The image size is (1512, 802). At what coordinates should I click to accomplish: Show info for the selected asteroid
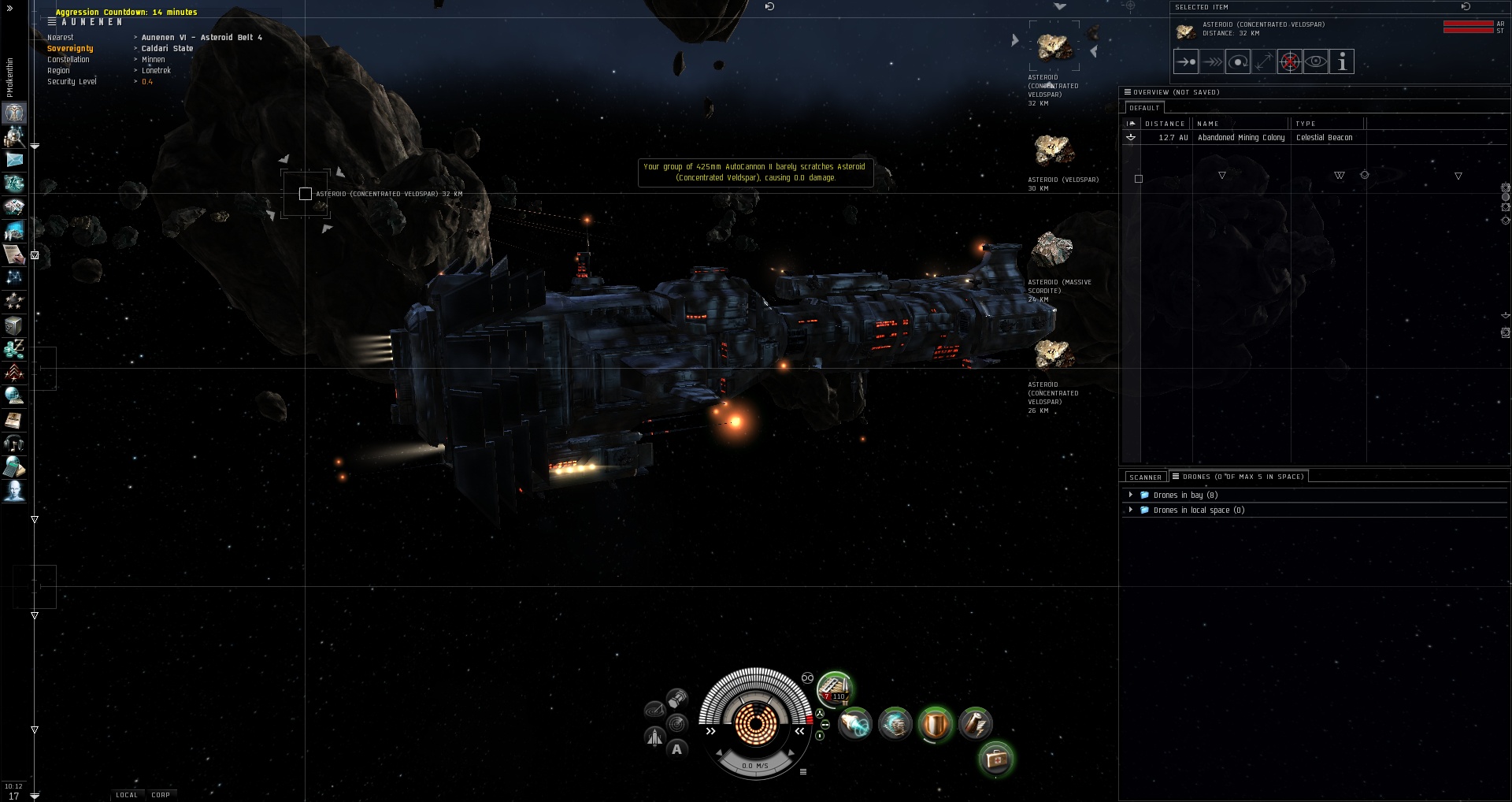pos(1342,61)
